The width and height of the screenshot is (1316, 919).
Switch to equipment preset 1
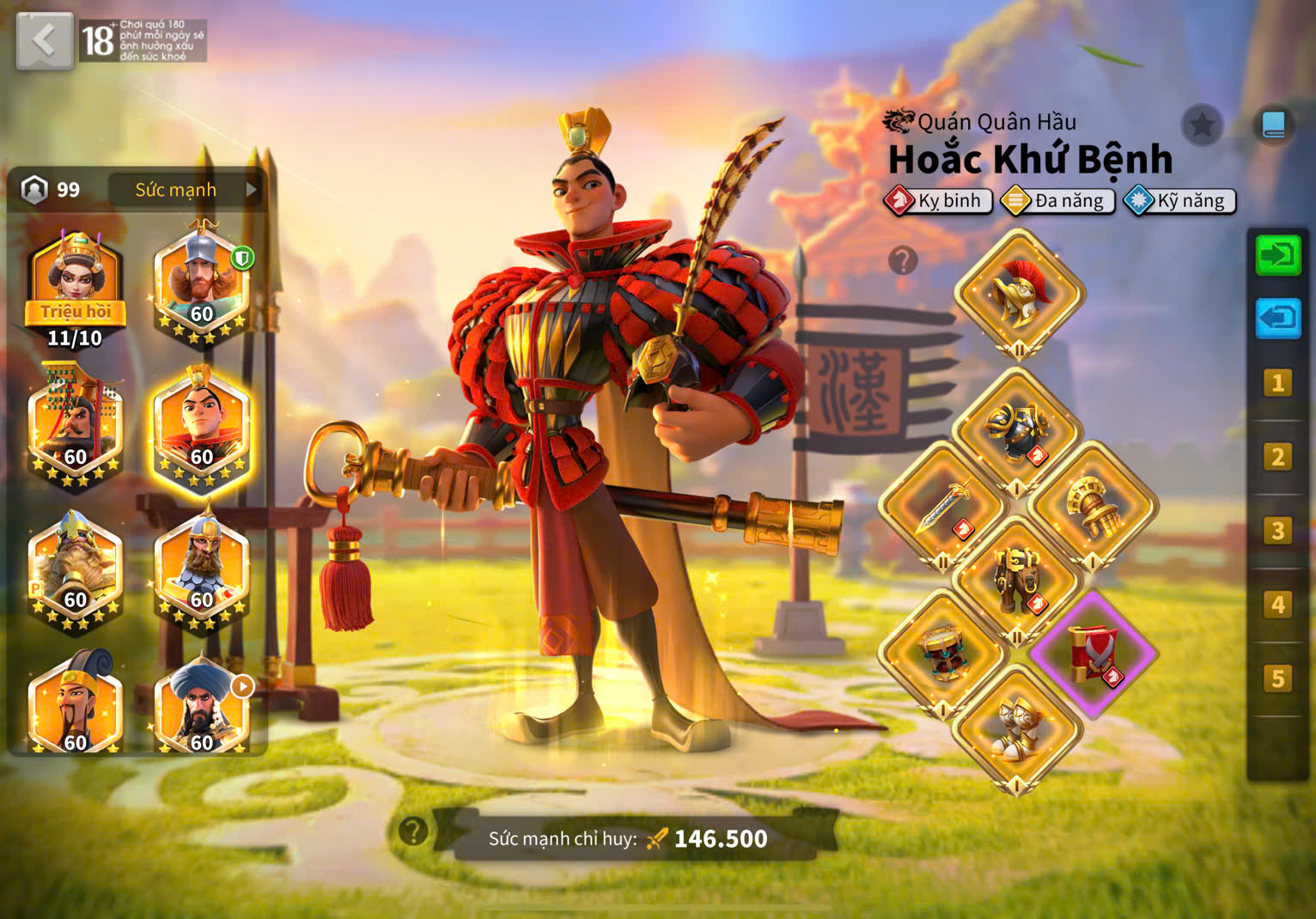[x=1277, y=383]
